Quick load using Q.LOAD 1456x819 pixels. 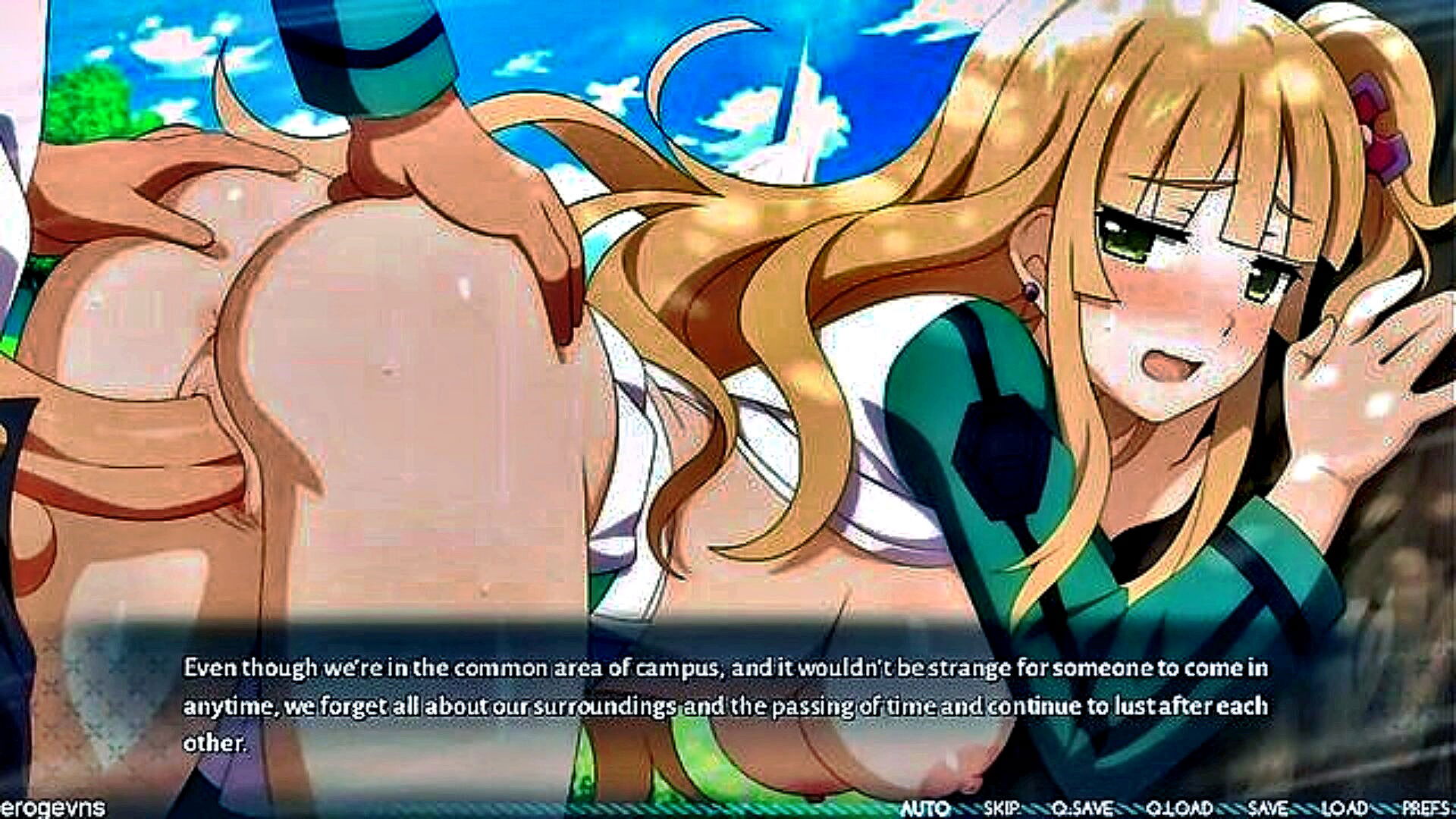pyautogui.click(x=1179, y=808)
